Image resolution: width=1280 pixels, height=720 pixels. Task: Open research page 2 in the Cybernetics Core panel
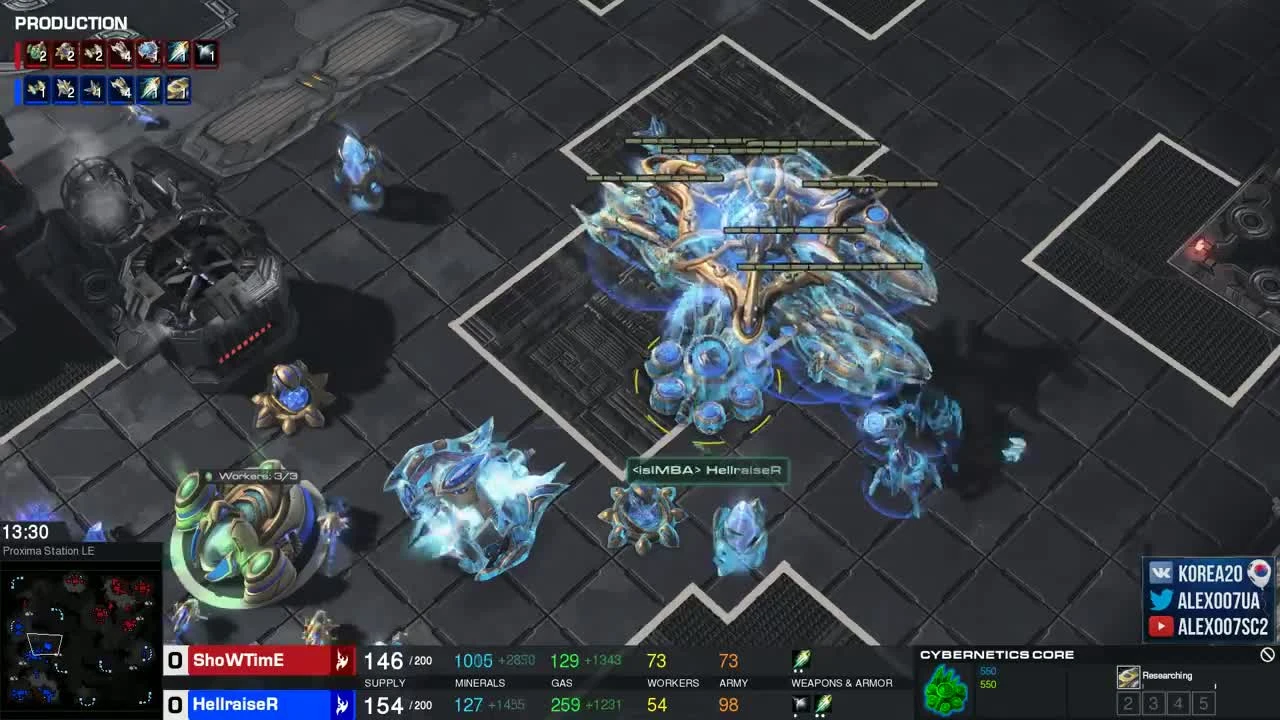point(1127,702)
